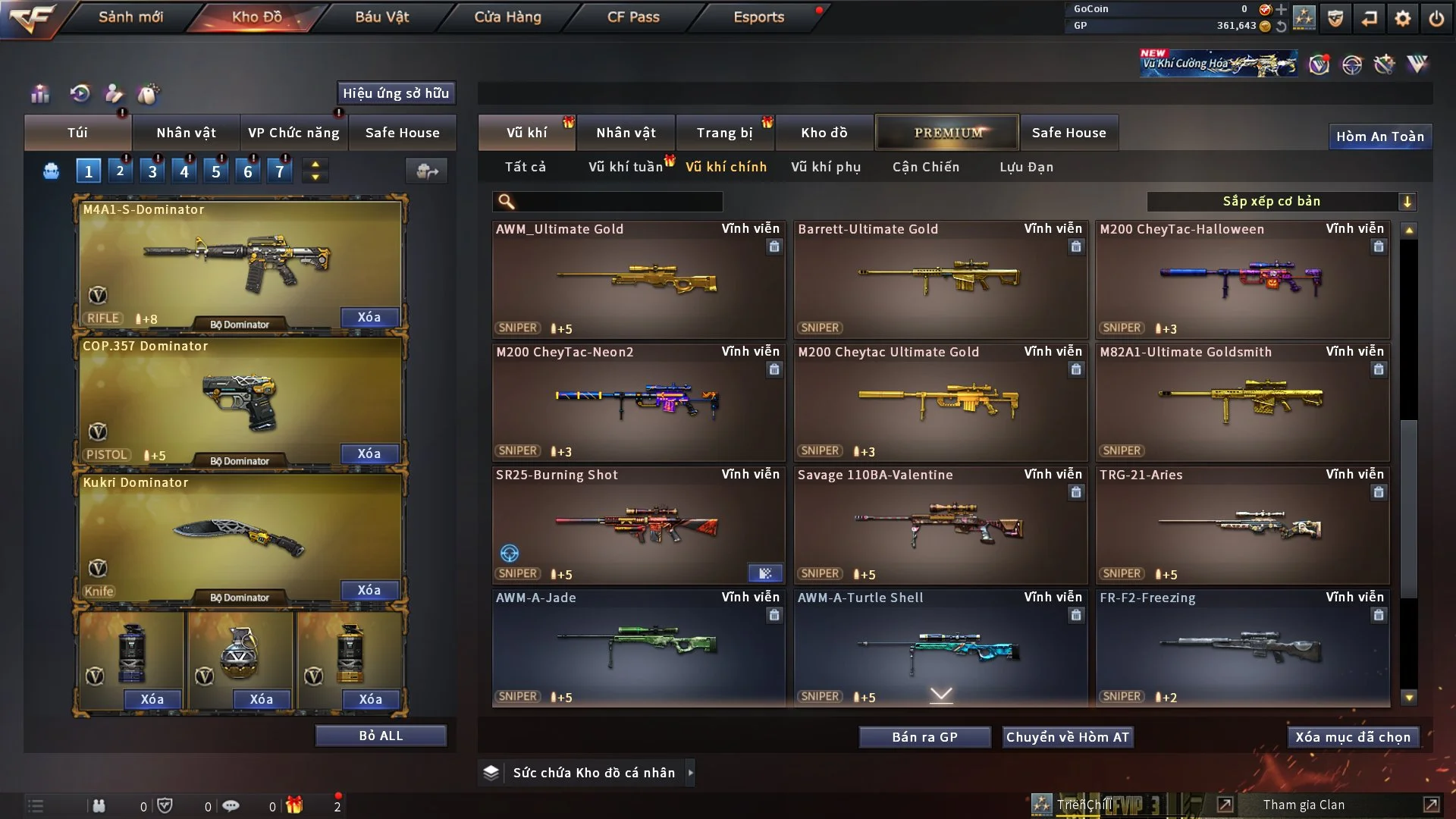Switch to the CF Pass menu

click(x=633, y=17)
